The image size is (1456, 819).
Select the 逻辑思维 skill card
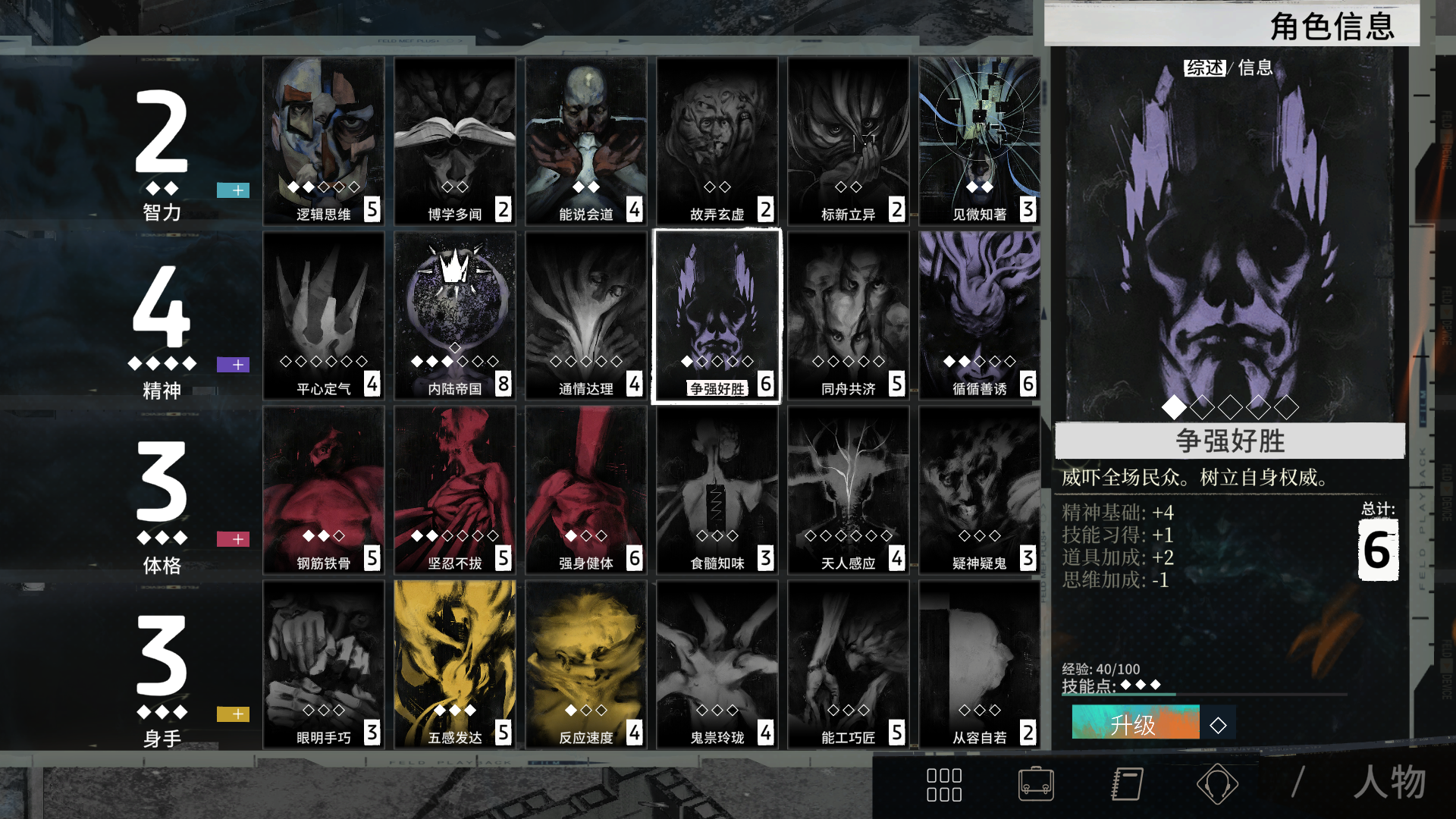324,141
